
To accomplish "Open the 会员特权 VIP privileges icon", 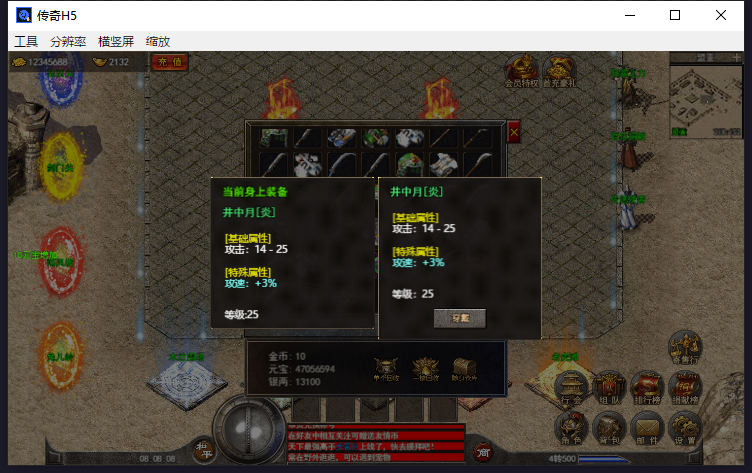I will tap(521, 71).
